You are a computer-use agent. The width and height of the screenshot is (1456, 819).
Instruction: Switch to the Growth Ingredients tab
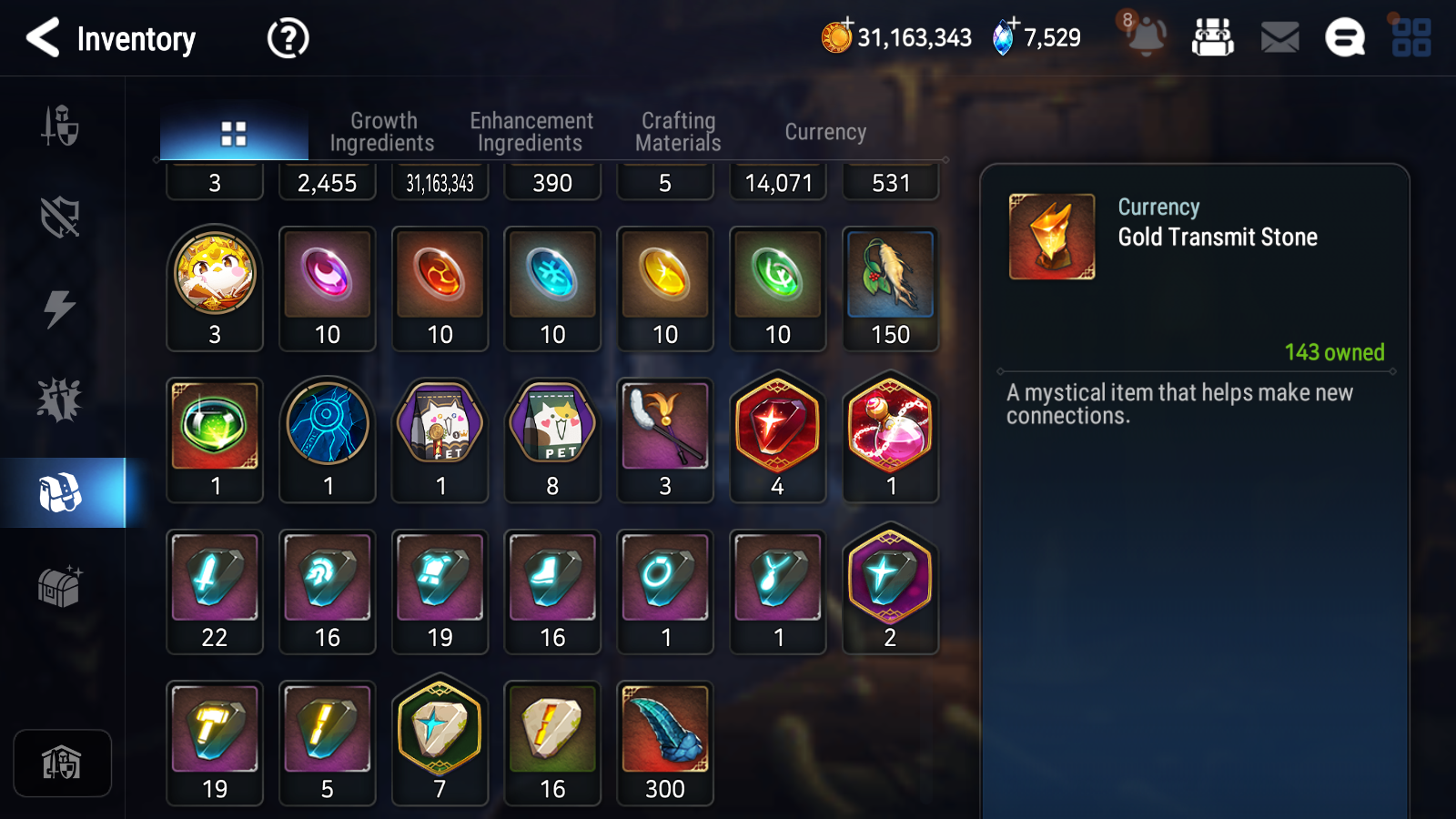[383, 130]
